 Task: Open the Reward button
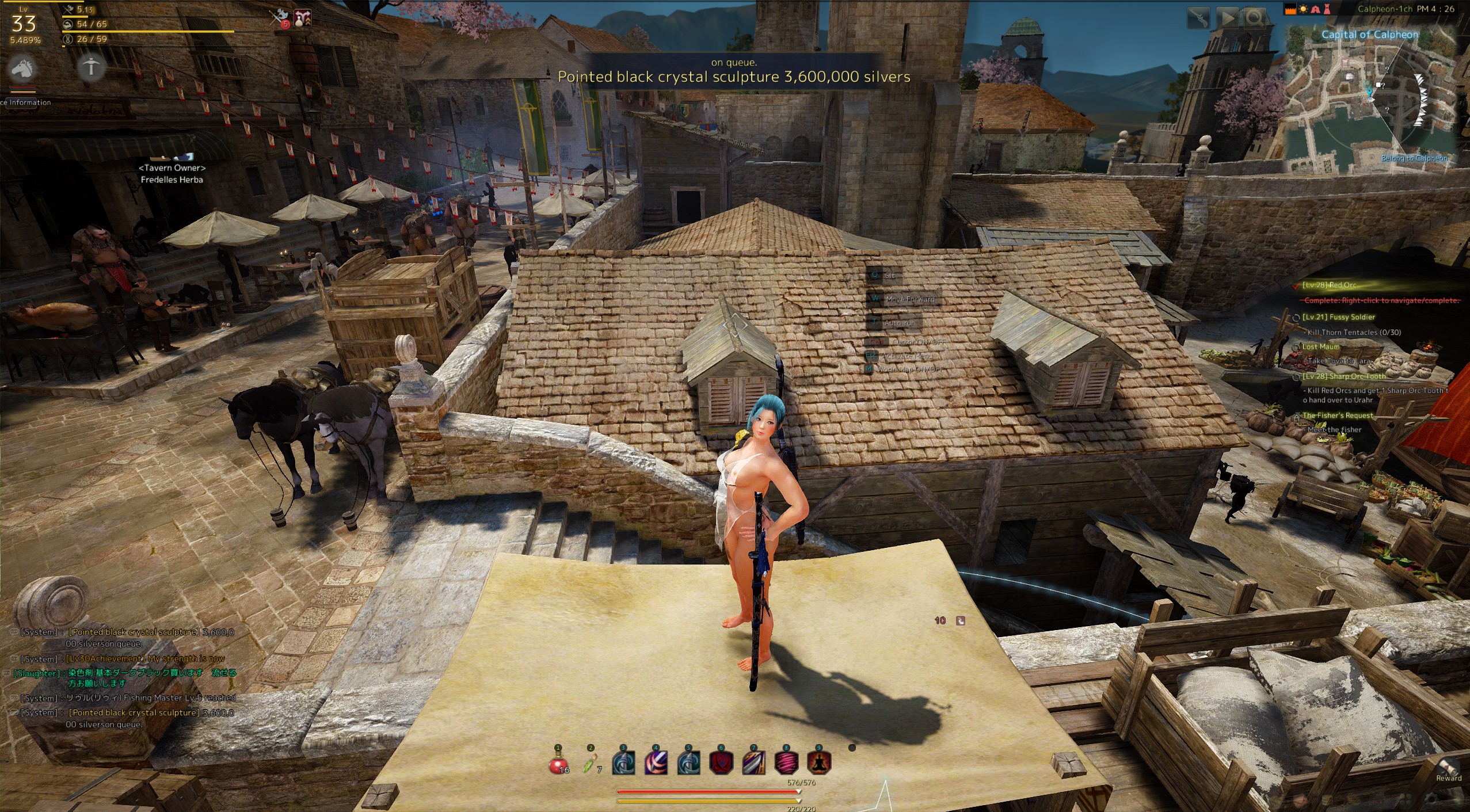click(x=1448, y=769)
